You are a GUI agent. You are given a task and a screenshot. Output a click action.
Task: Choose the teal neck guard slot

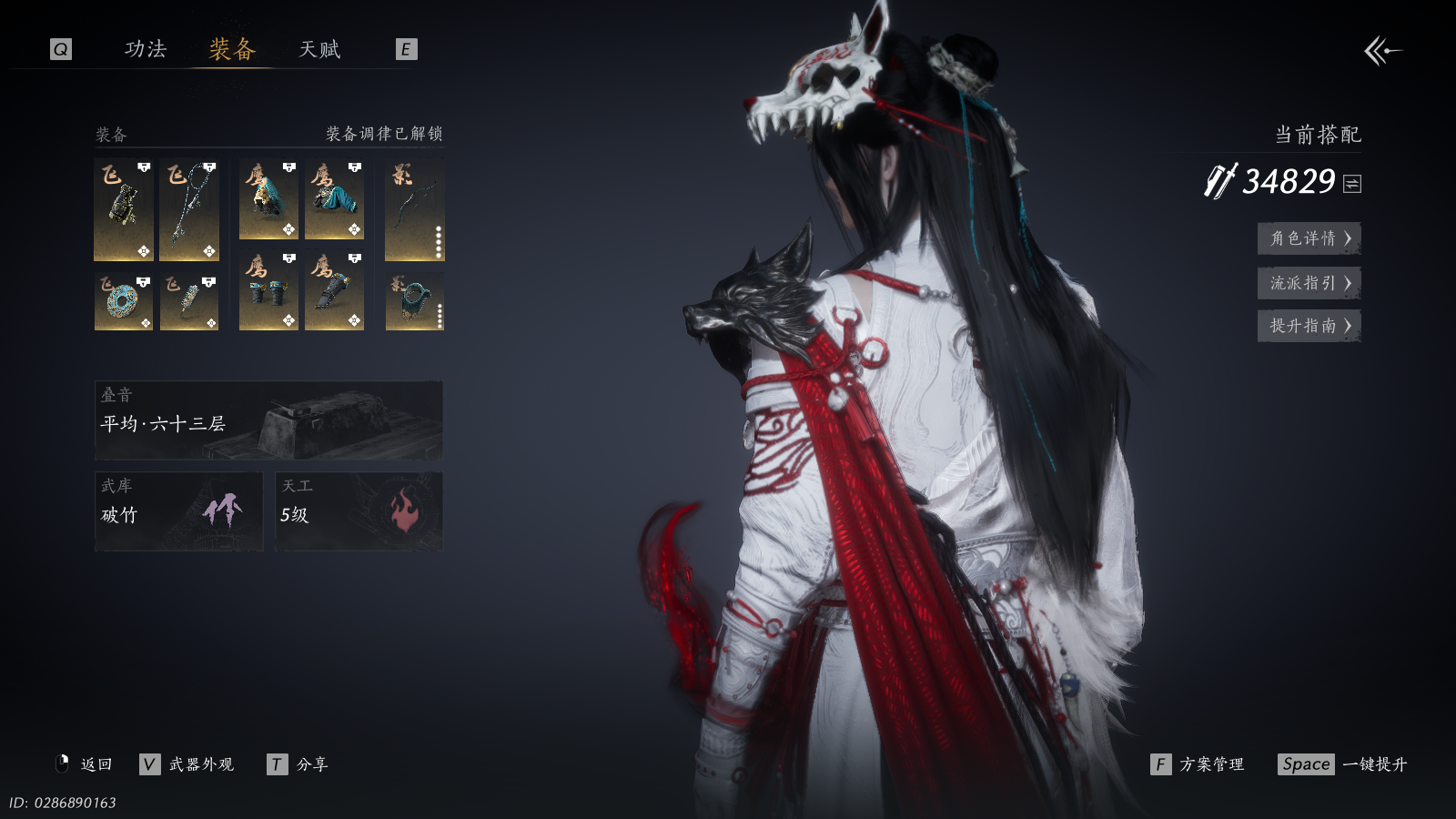pyautogui.click(x=414, y=301)
